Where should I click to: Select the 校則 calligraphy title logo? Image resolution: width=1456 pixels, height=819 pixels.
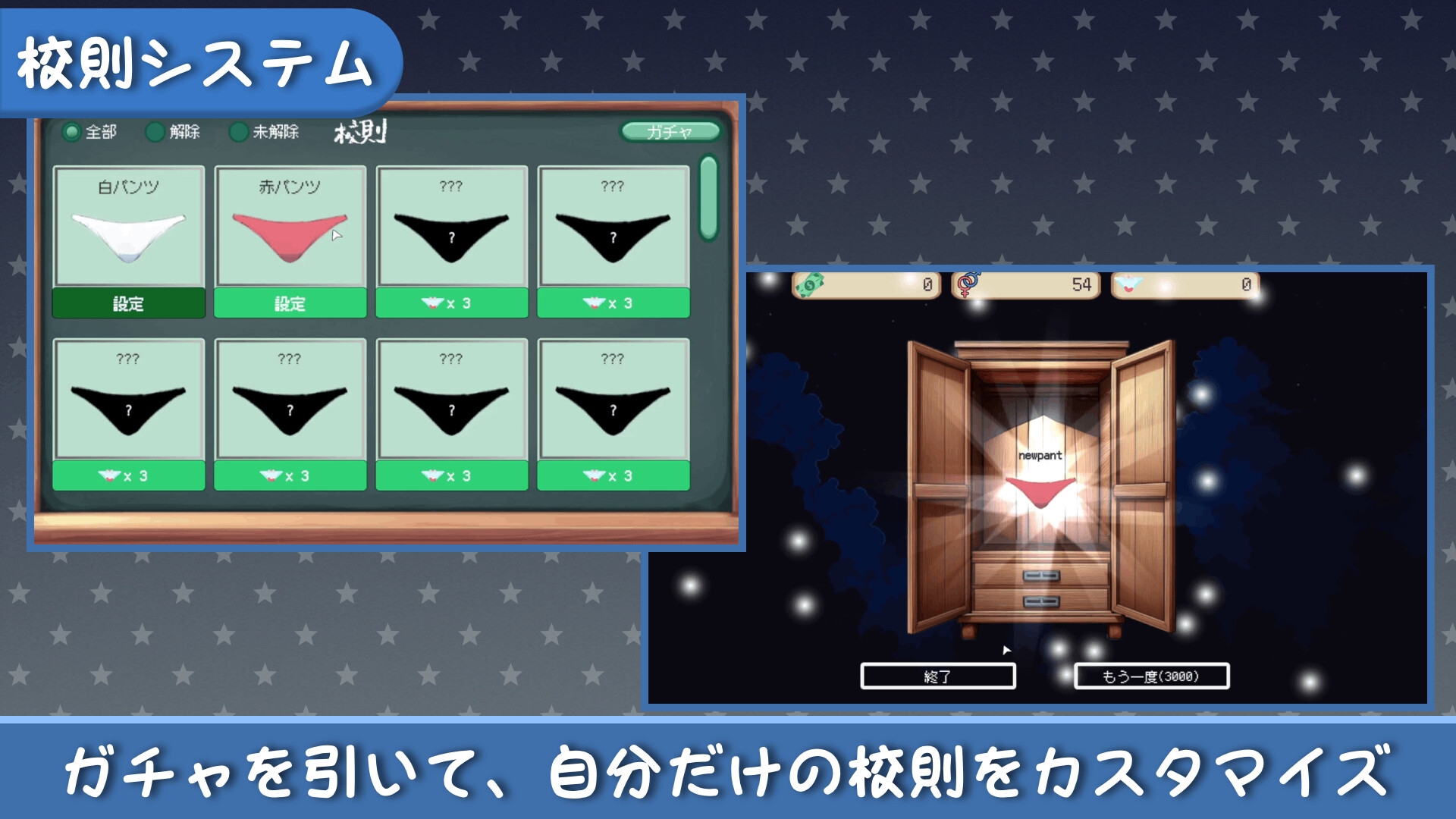click(x=362, y=133)
